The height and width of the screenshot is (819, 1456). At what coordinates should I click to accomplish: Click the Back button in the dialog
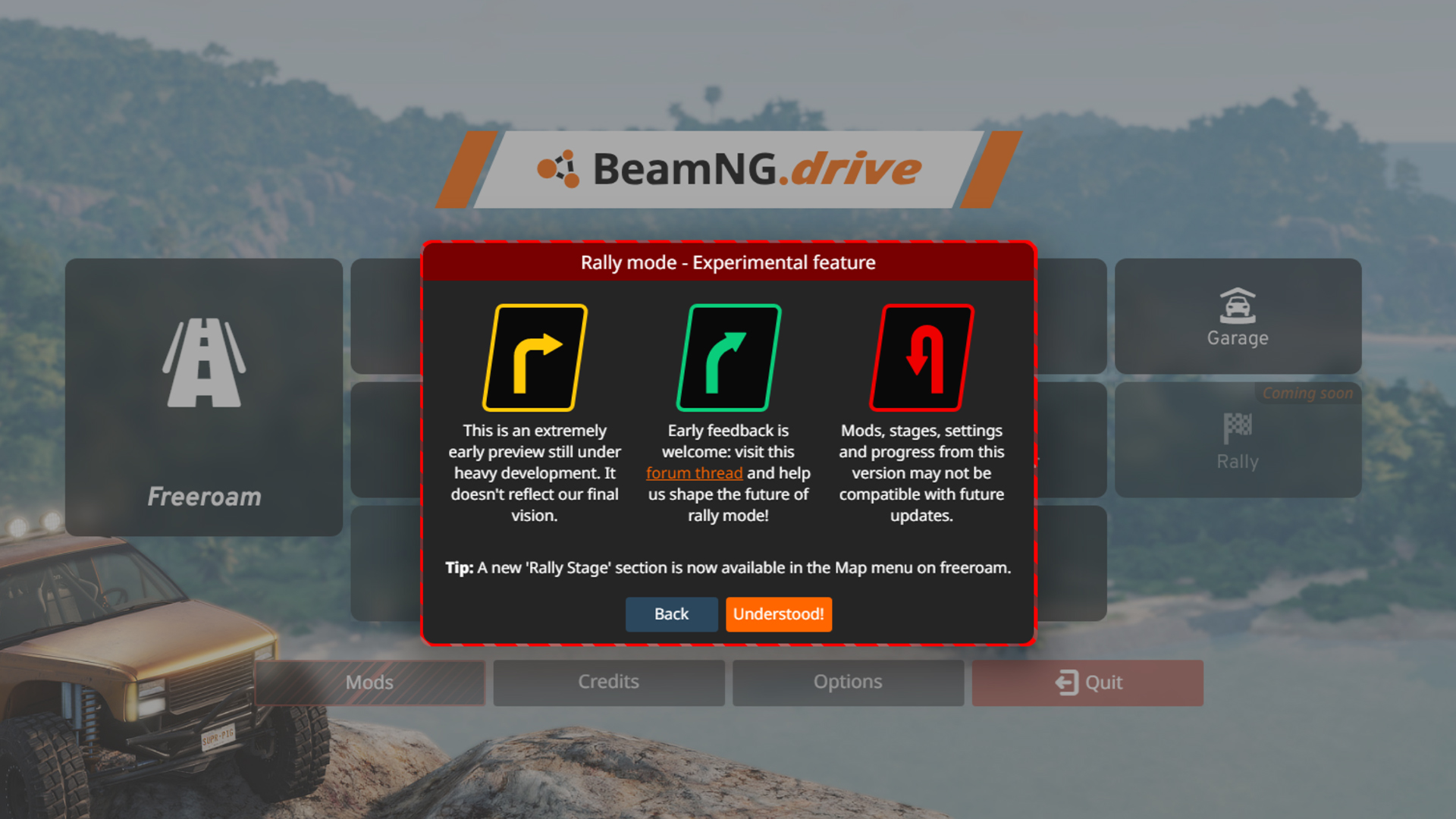[x=671, y=614]
